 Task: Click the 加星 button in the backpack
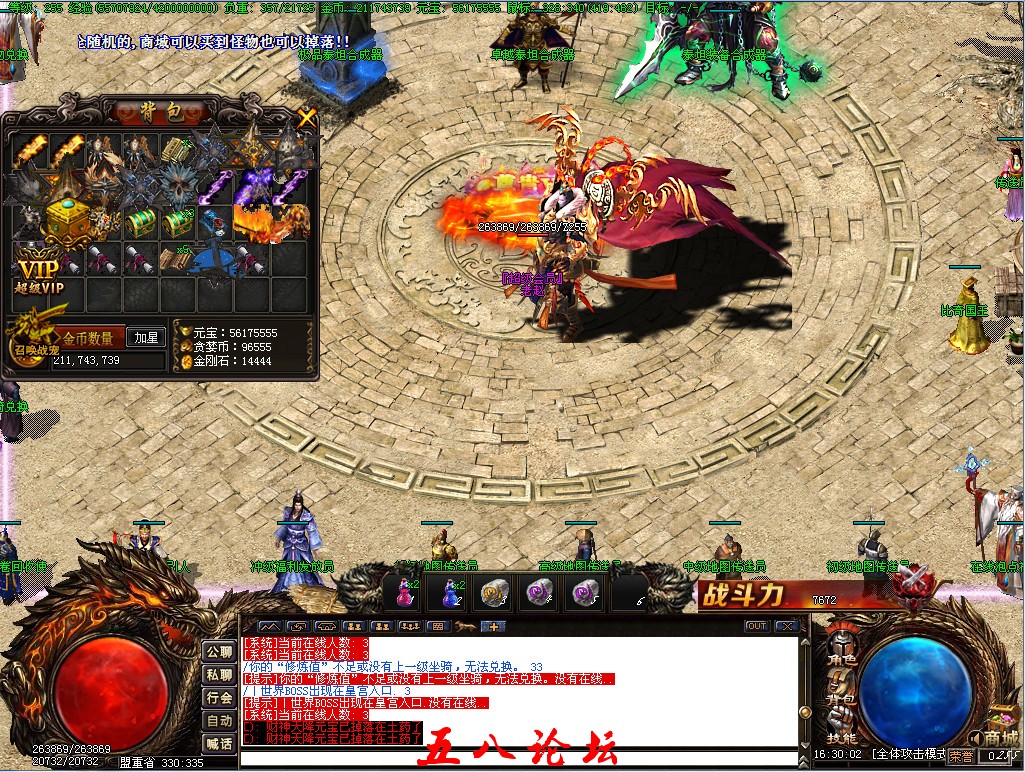coord(146,337)
